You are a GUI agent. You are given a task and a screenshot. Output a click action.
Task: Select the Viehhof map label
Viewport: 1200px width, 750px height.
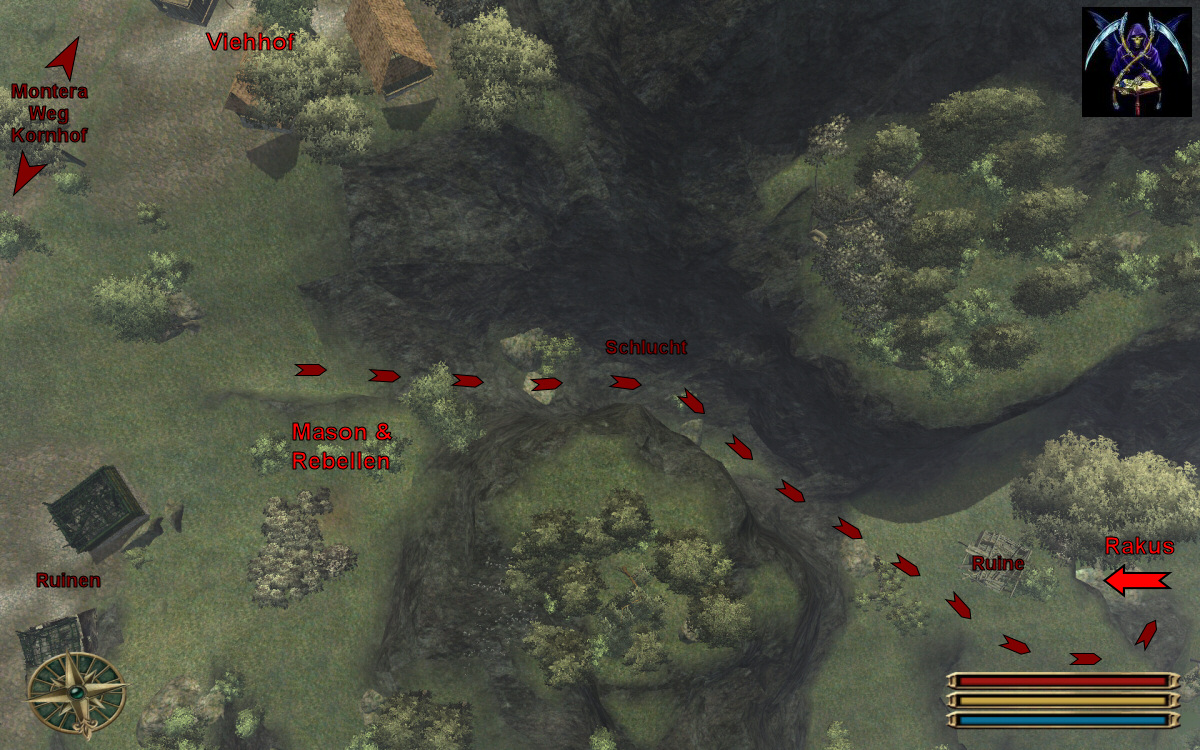tap(250, 42)
